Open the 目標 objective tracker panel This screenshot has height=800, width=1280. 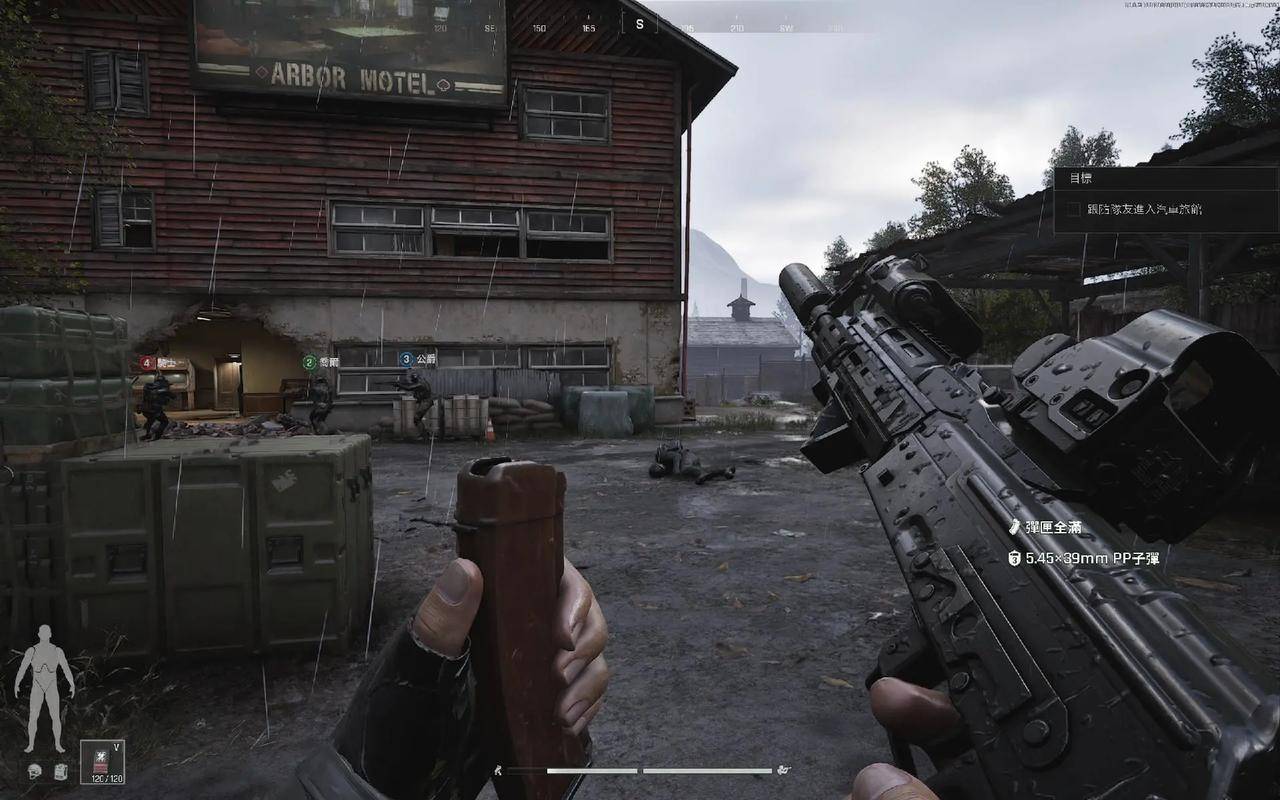pyautogui.click(x=1081, y=178)
